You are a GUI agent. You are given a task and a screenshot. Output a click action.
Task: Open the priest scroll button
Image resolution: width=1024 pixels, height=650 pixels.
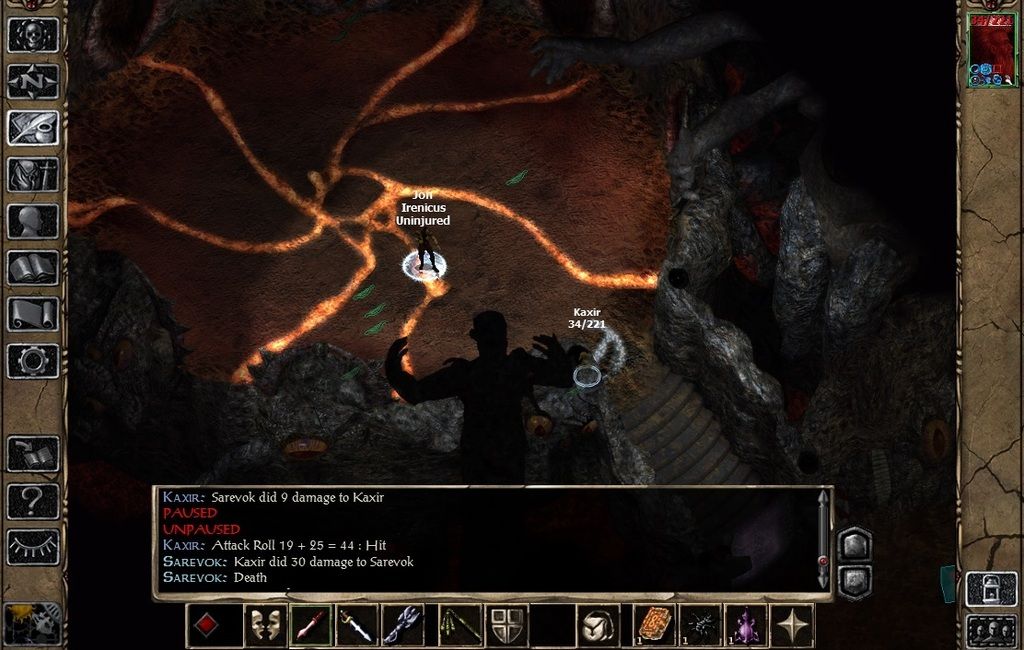tap(33, 314)
